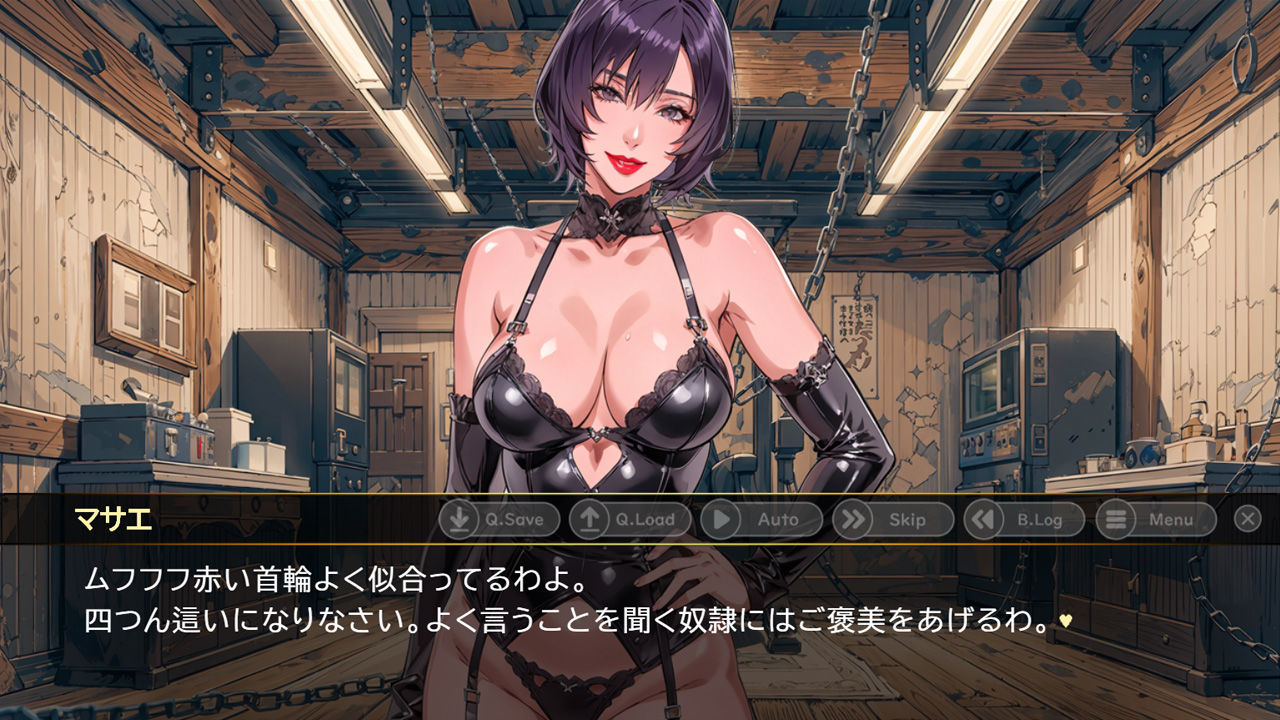Click the heart symbol ending the dialogue line
This screenshot has width=1280, height=720.
(1064, 621)
